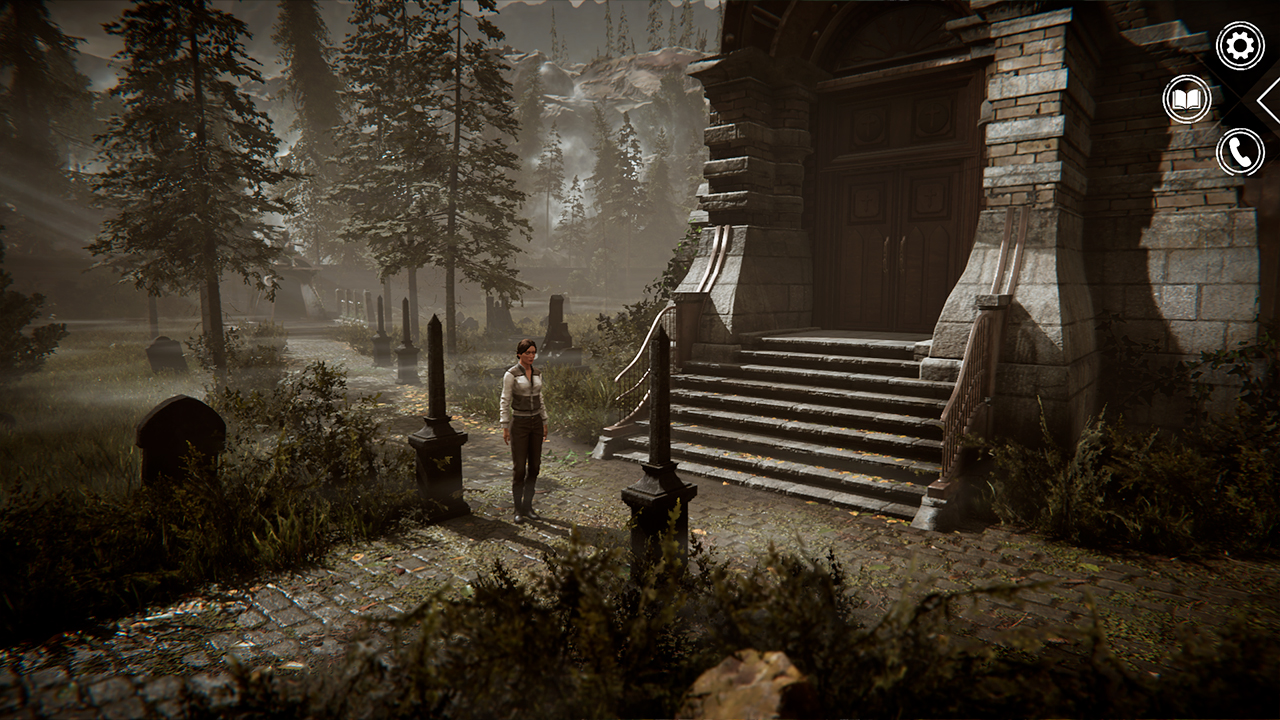Select the gear icon to access options
This screenshot has height=720, width=1280.
click(x=1238, y=44)
